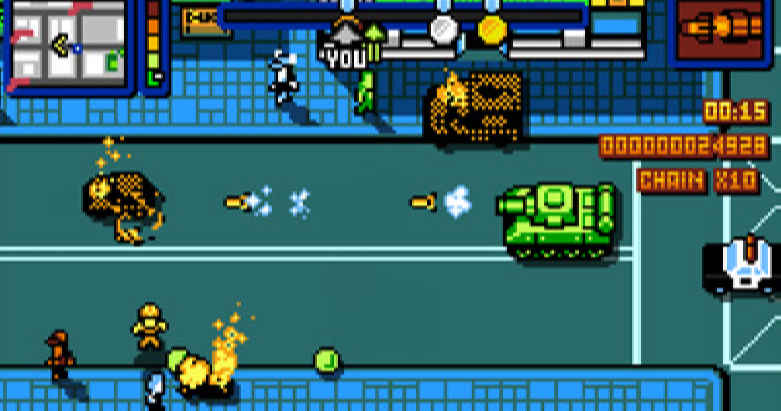Image resolution: width=781 pixels, height=411 pixels.
Task: Click the gold medal marker
Action: [x=492, y=30]
